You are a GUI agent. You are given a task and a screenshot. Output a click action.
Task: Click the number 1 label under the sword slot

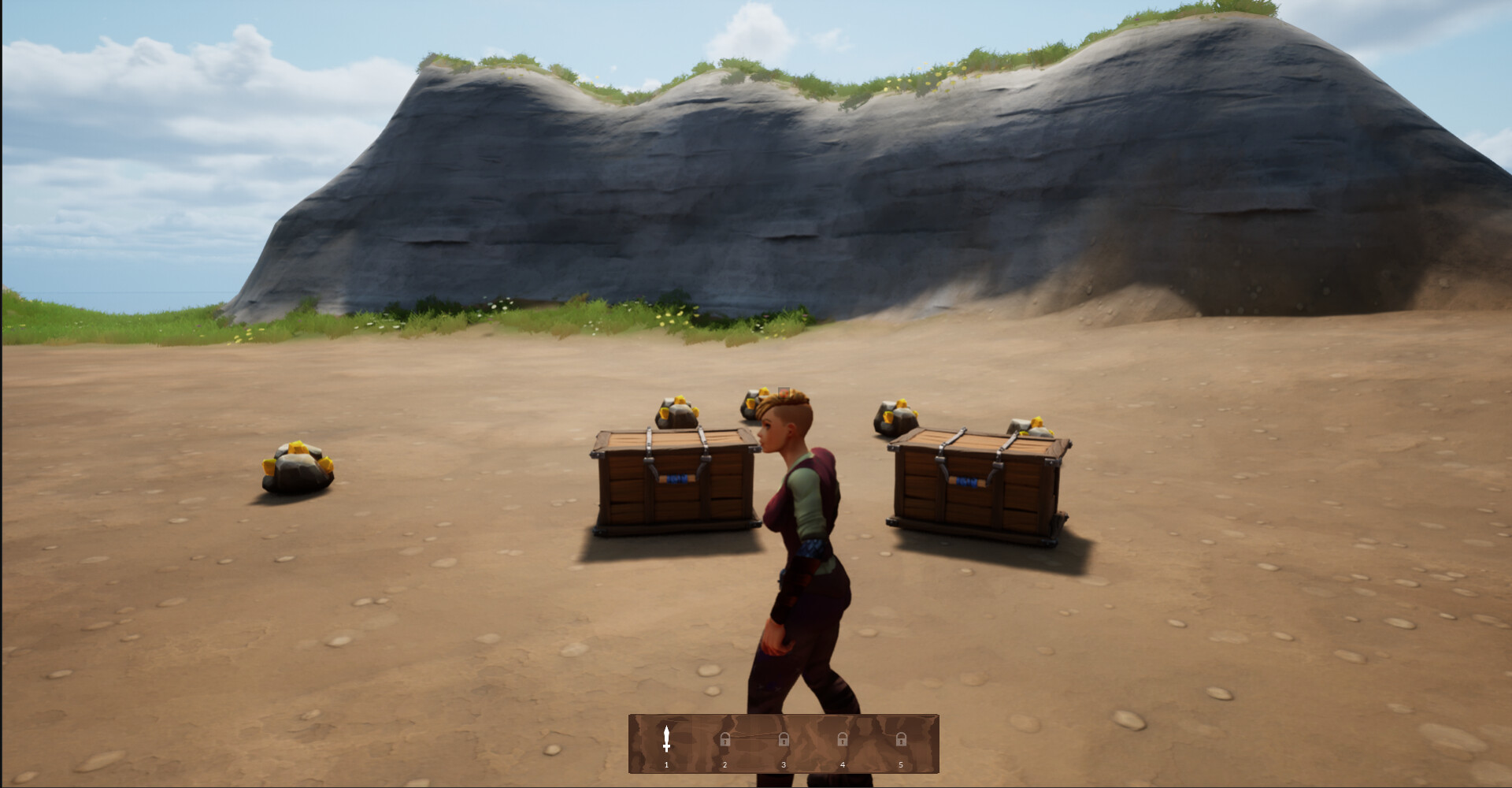(x=666, y=765)
